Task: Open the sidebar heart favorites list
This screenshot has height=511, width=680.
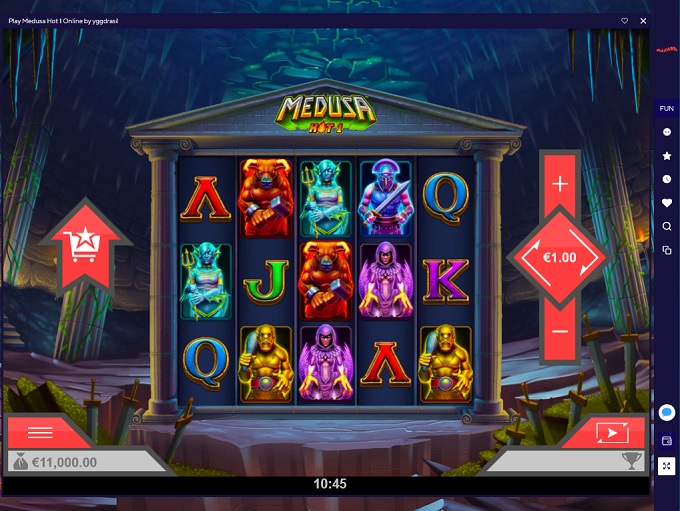Action: pos(667,203)
